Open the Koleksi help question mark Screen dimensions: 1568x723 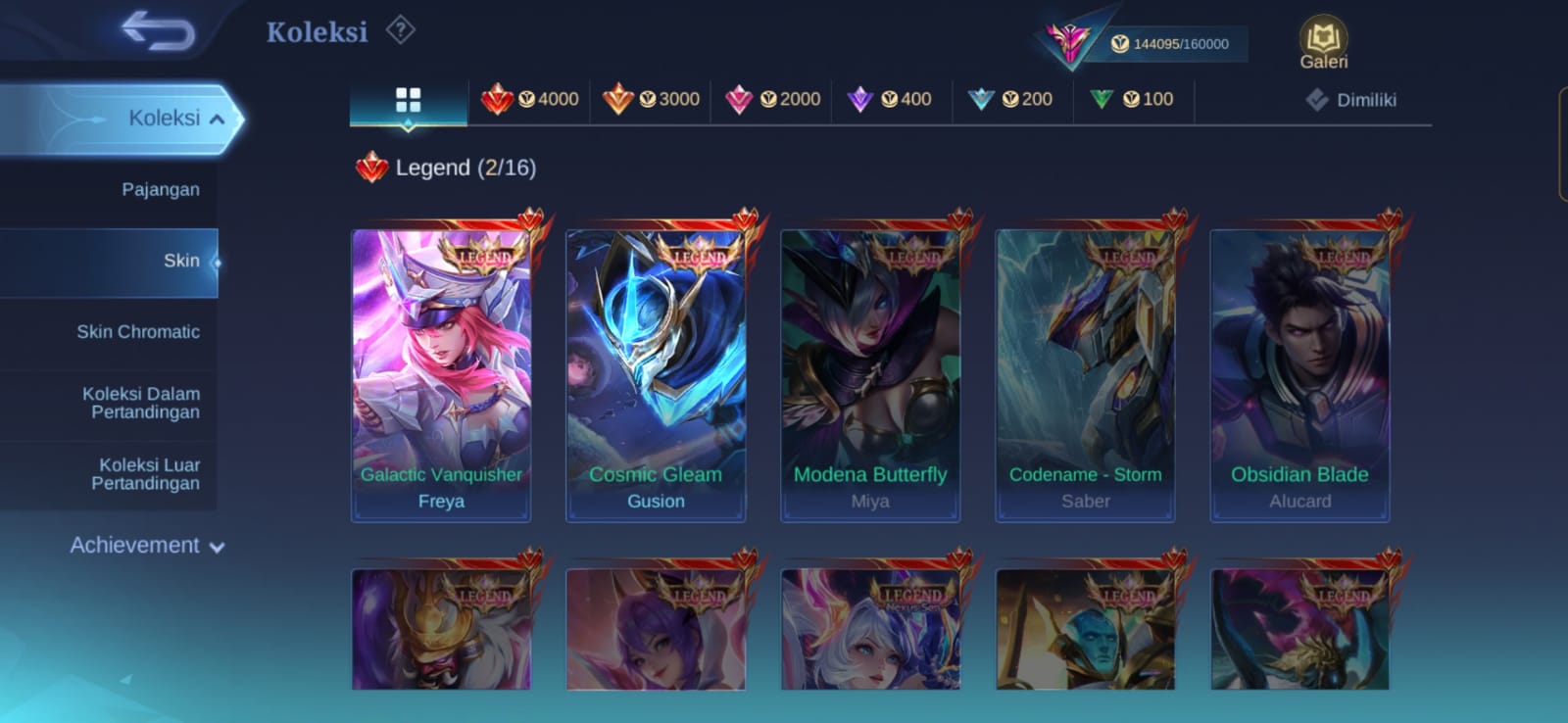(400, 30)
